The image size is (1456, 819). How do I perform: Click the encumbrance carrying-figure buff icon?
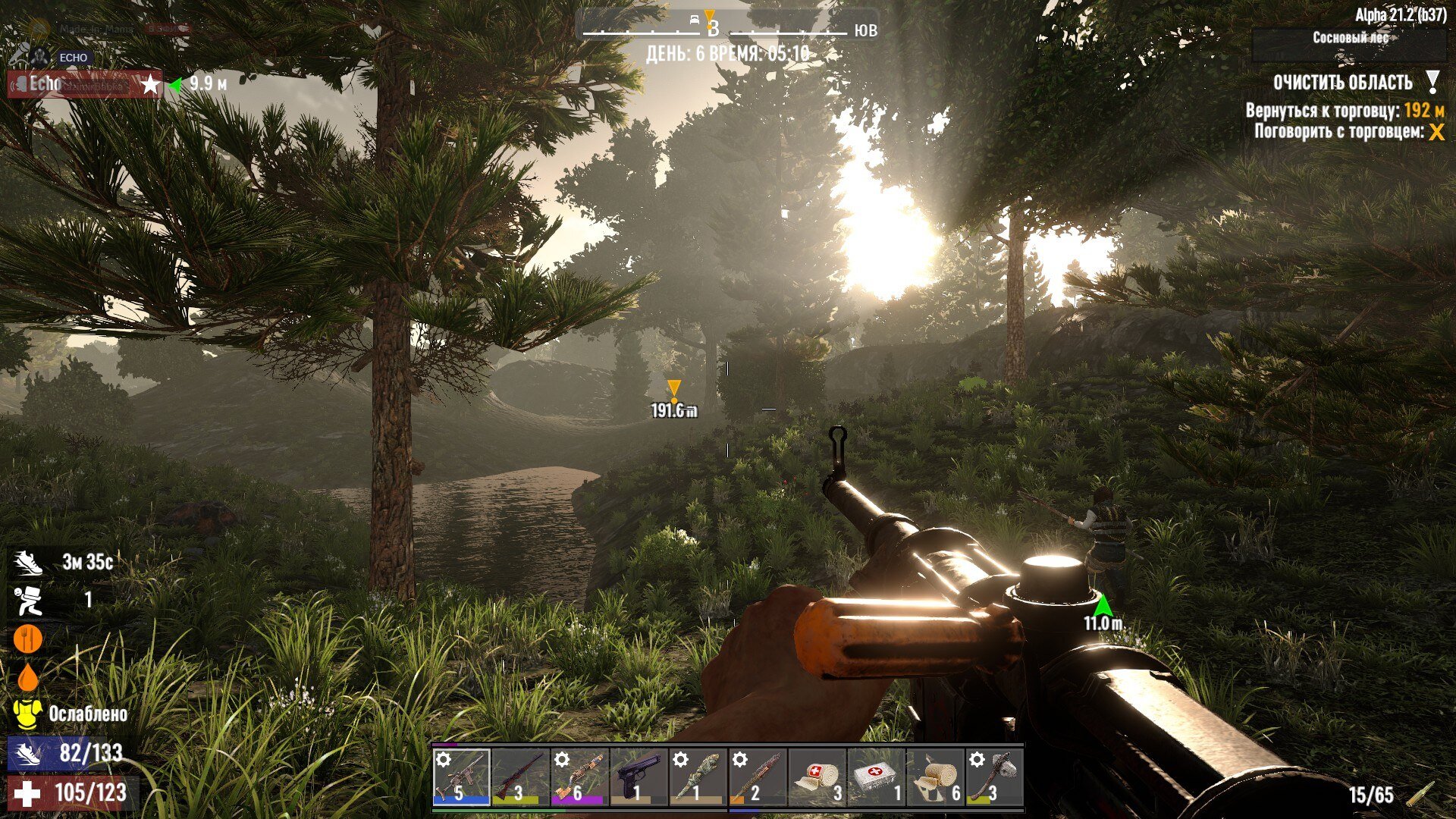[27, 601]
